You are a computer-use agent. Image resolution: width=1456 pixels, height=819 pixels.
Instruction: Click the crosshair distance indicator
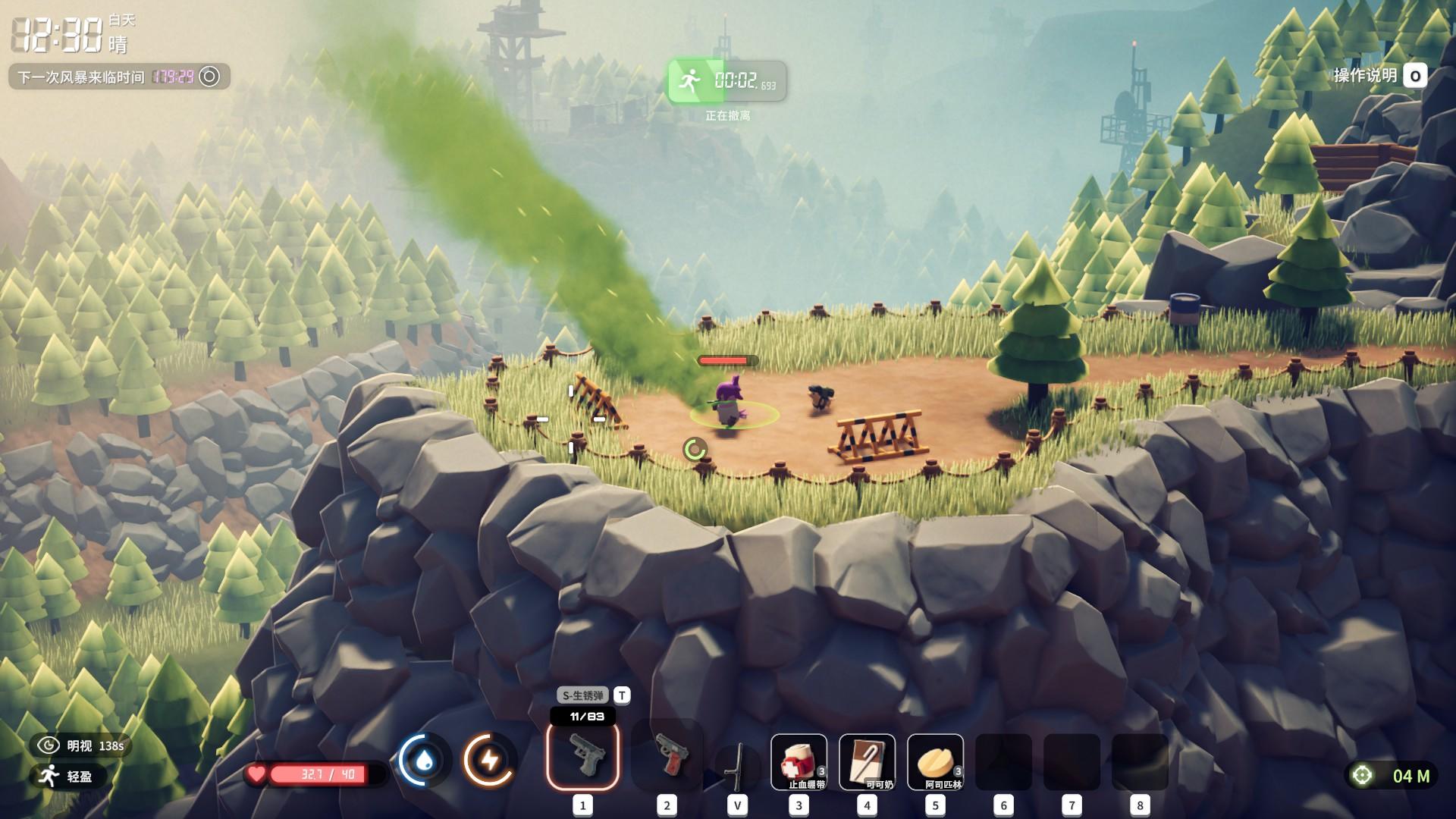(1363, 775)
